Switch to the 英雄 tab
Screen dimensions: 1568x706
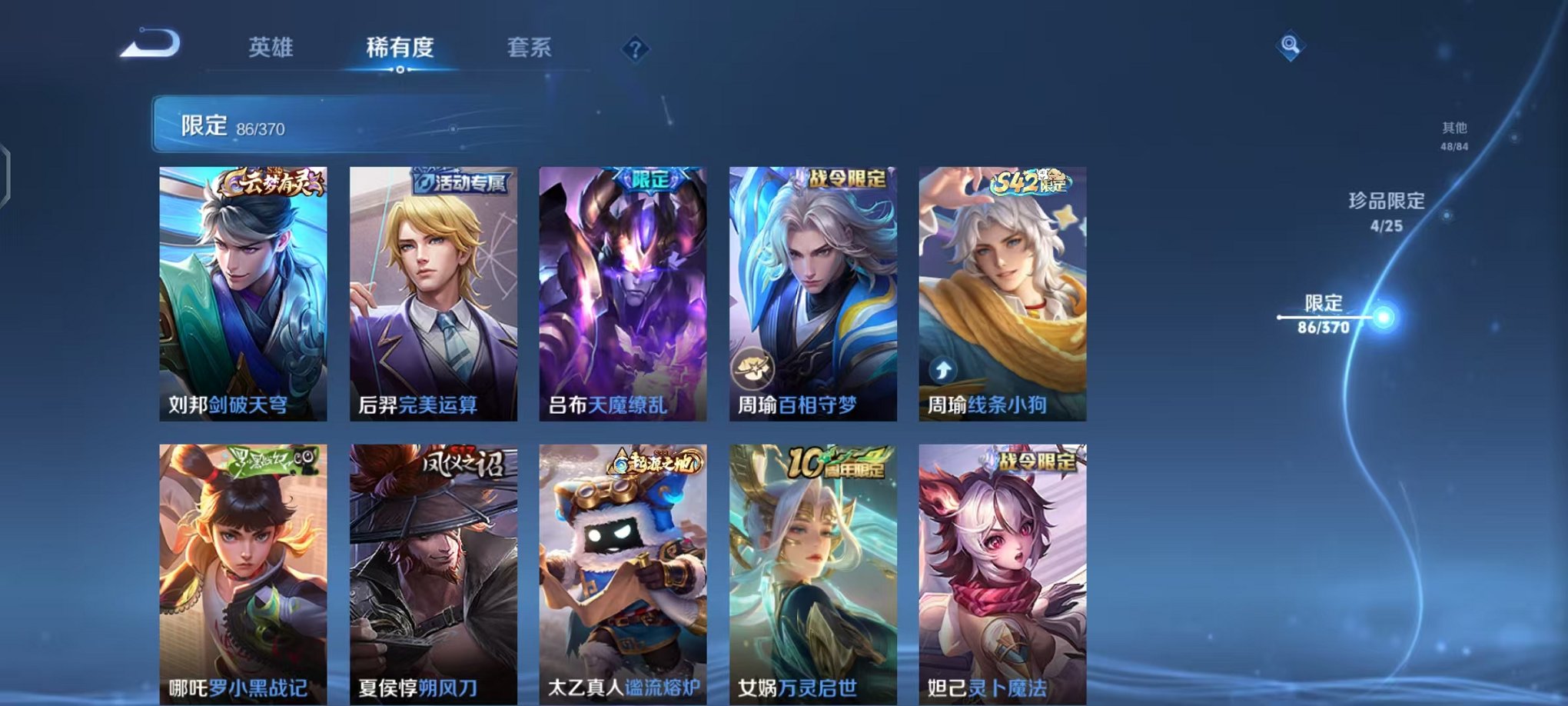(271, 48)
